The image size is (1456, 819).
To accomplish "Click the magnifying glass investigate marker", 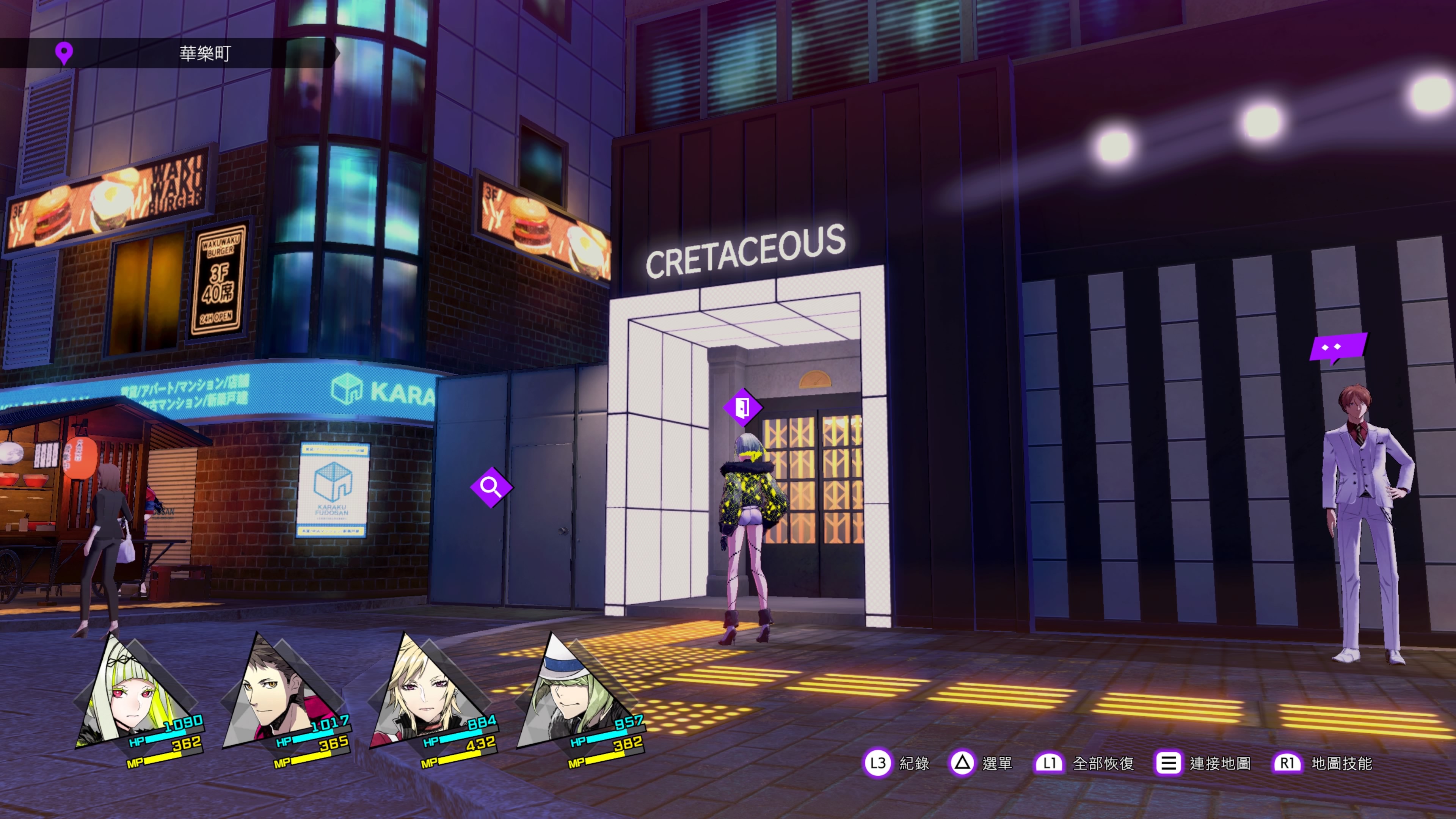I will point(491,486).
